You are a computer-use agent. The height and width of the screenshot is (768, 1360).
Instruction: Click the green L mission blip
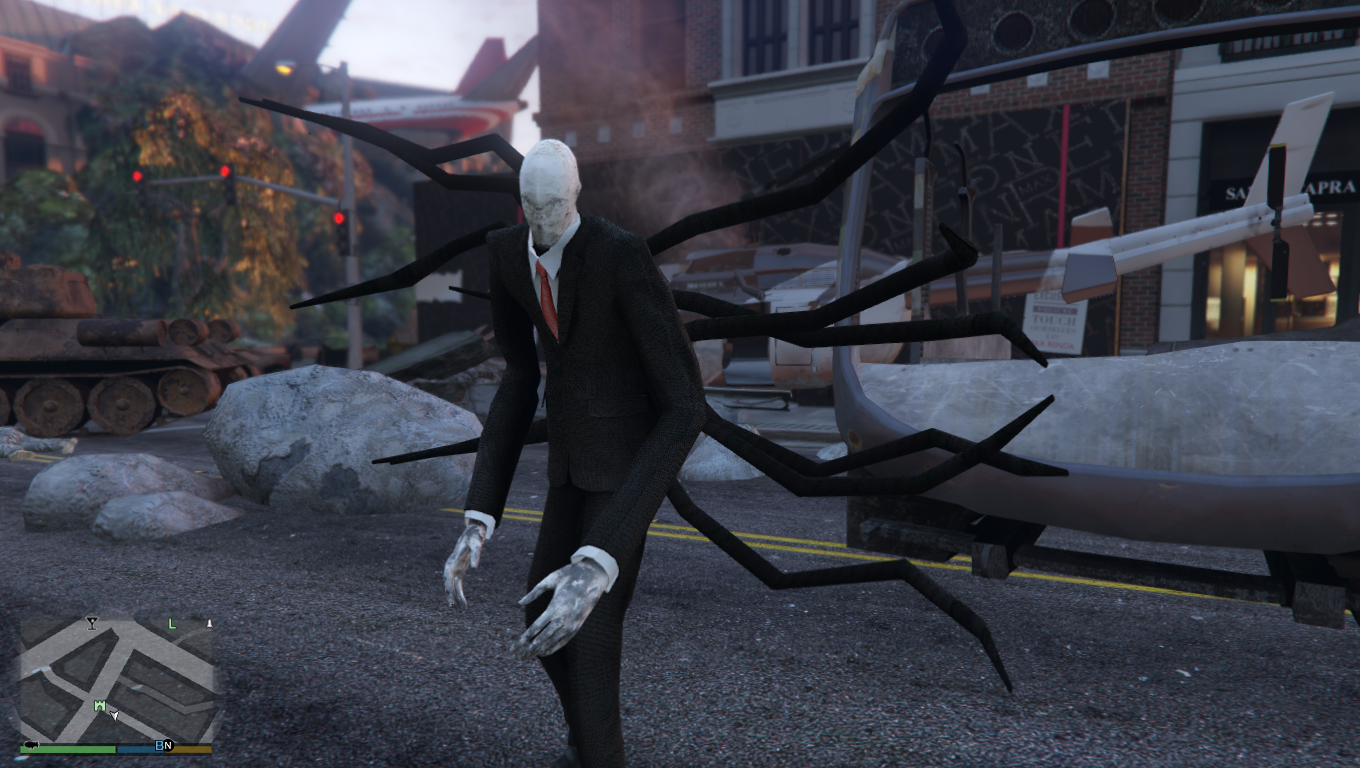171,624
